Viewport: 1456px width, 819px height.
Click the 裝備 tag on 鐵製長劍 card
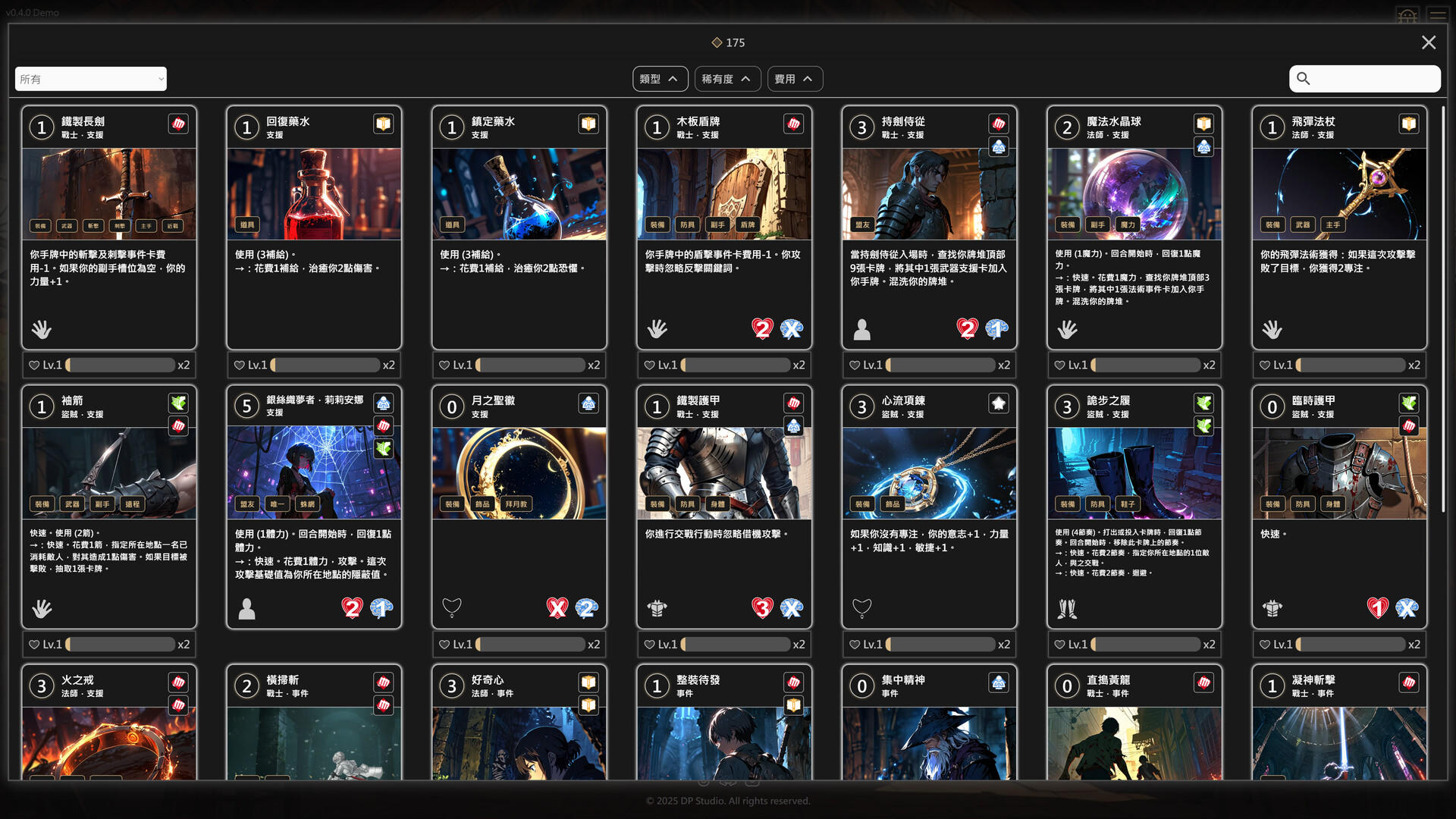point(42,224)
